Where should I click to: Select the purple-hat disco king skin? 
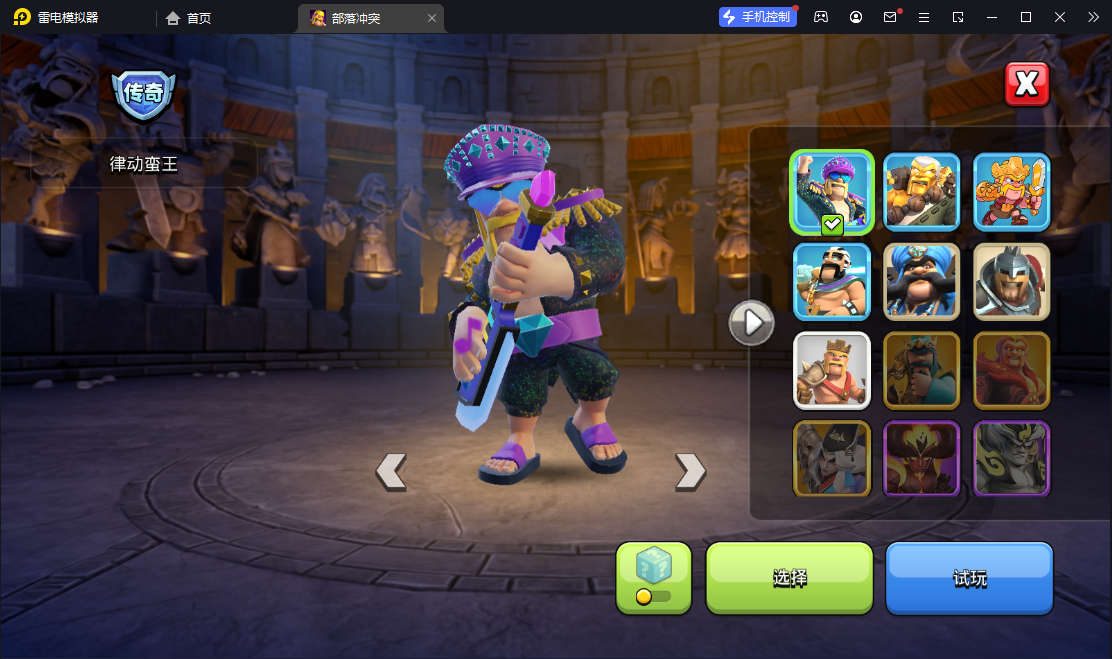point(832,192)
